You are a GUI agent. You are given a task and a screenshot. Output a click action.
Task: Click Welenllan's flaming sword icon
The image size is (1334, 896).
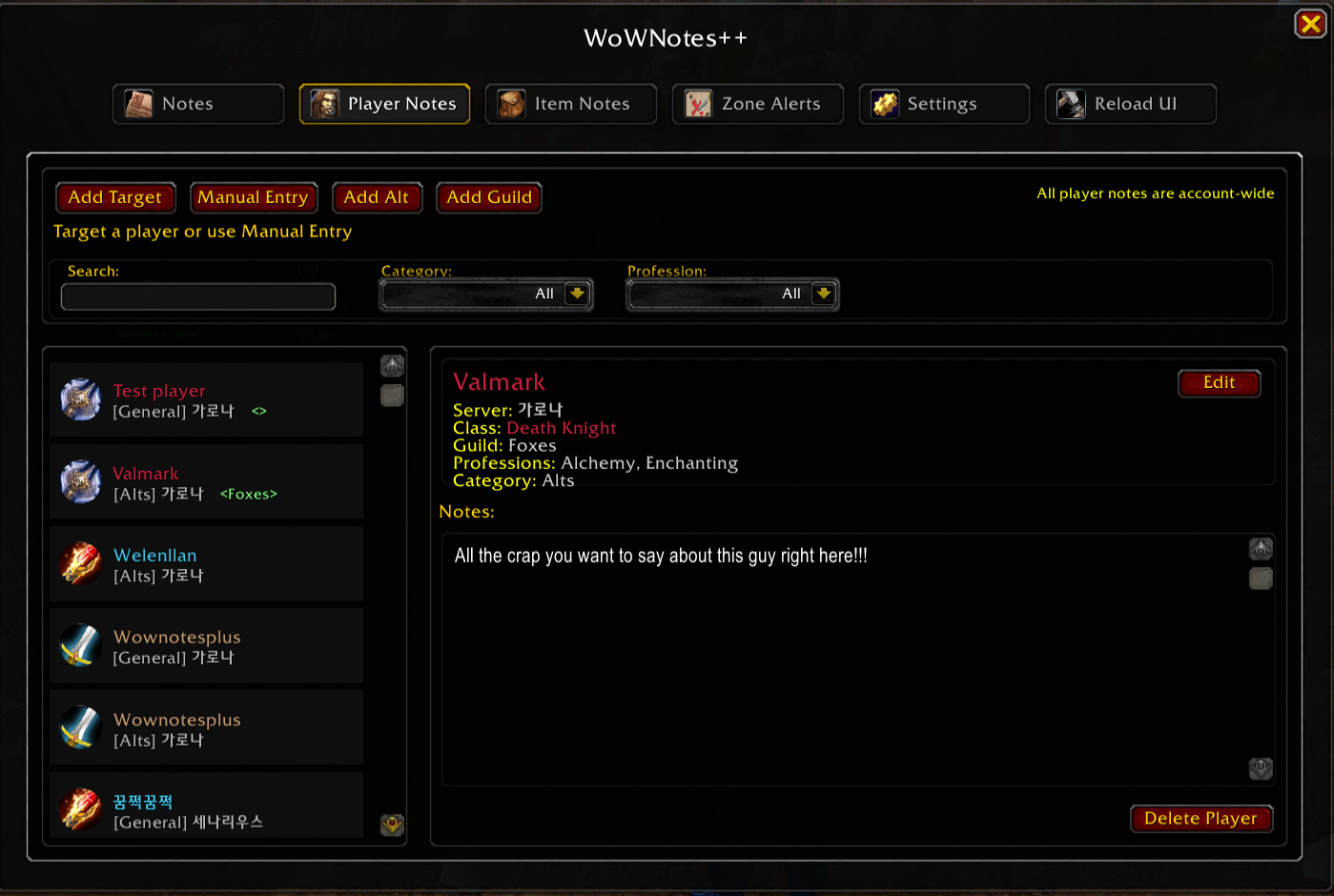click(81, 563)
